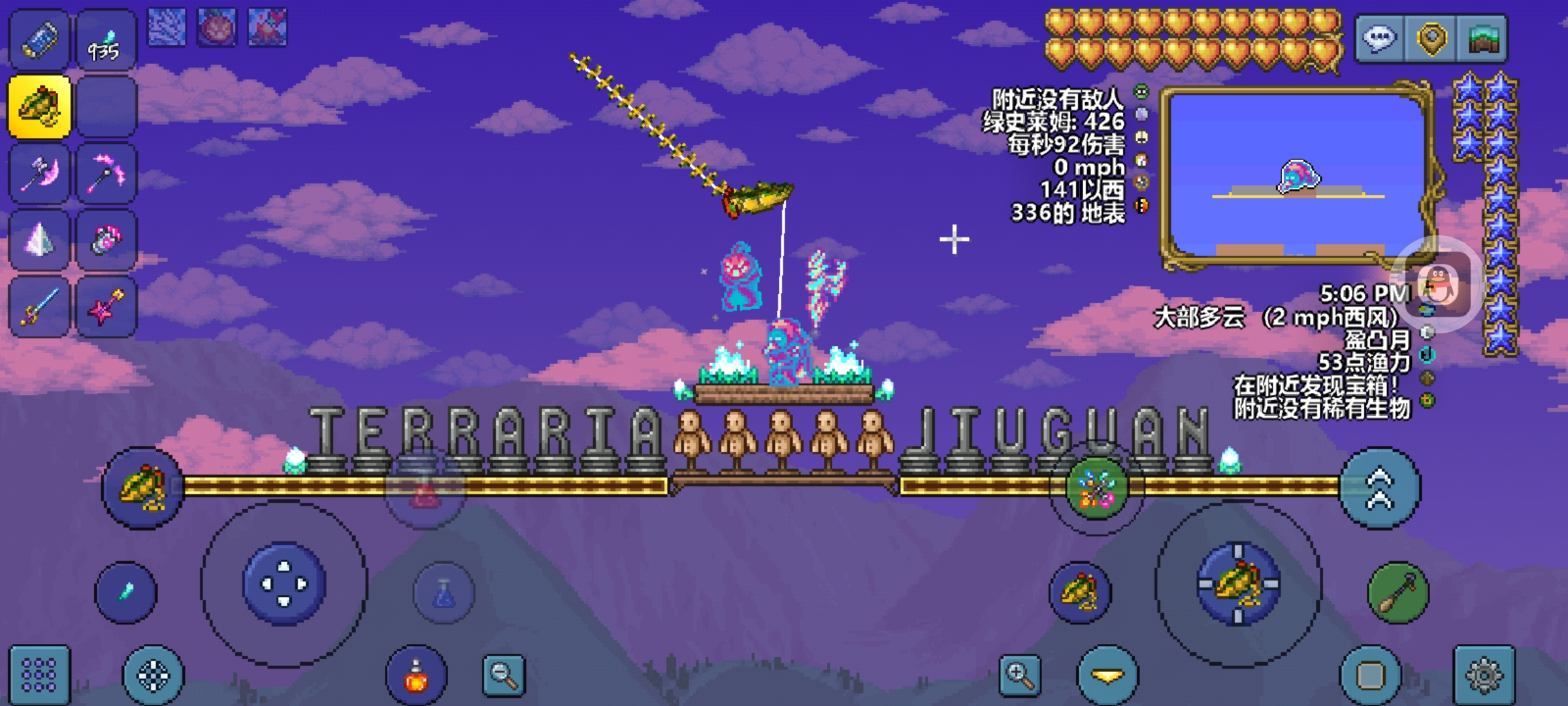1568x706 pixels.
Task: Select the bait slot showing 935
Action: (x=106, y=41)
